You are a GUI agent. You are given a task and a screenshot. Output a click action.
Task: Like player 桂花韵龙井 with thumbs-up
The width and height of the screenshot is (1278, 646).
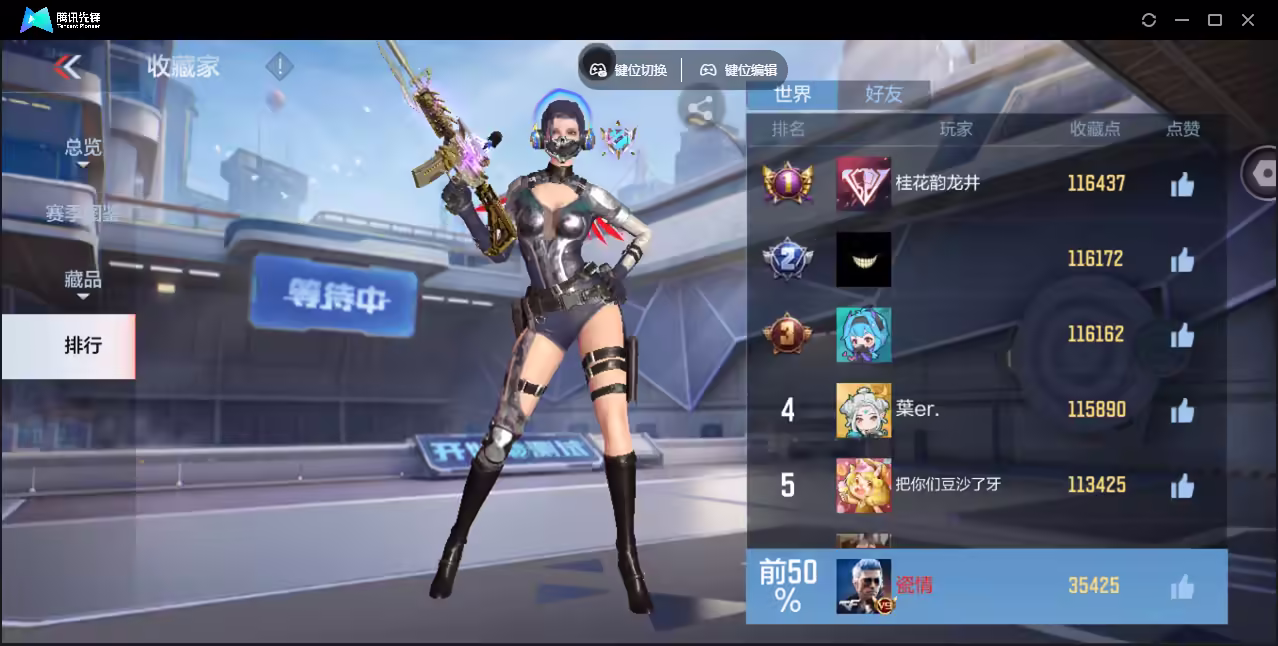[1182, 184]
